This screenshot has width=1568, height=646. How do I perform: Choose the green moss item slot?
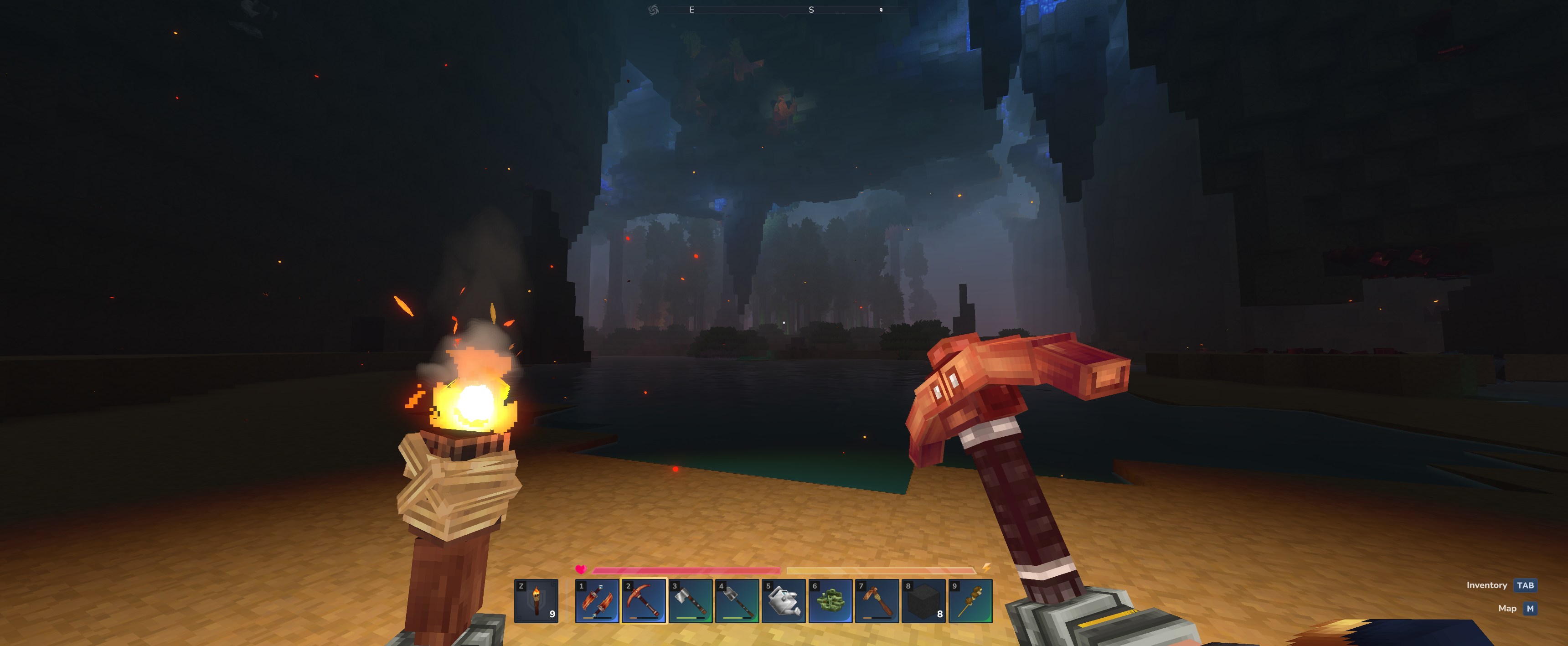[830, 601]
